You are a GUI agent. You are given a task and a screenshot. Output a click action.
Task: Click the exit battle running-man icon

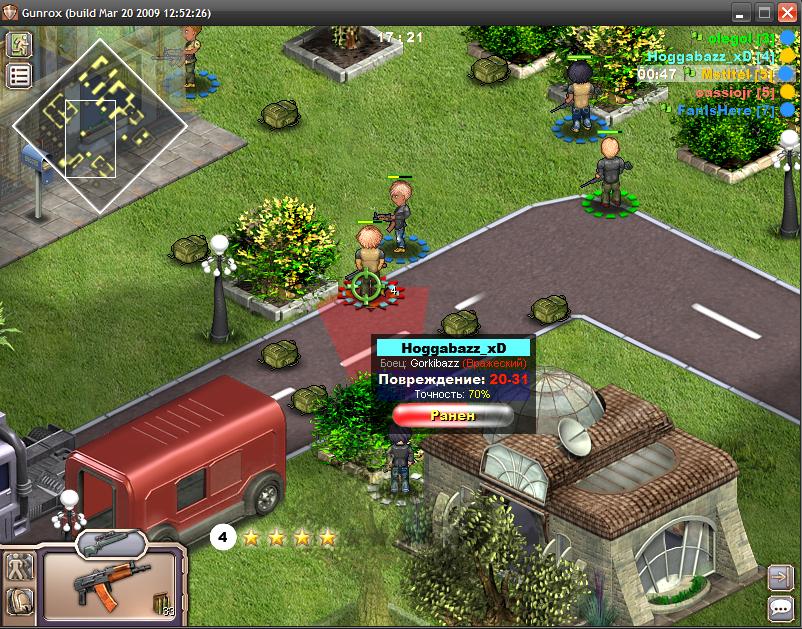click(19, 45)
